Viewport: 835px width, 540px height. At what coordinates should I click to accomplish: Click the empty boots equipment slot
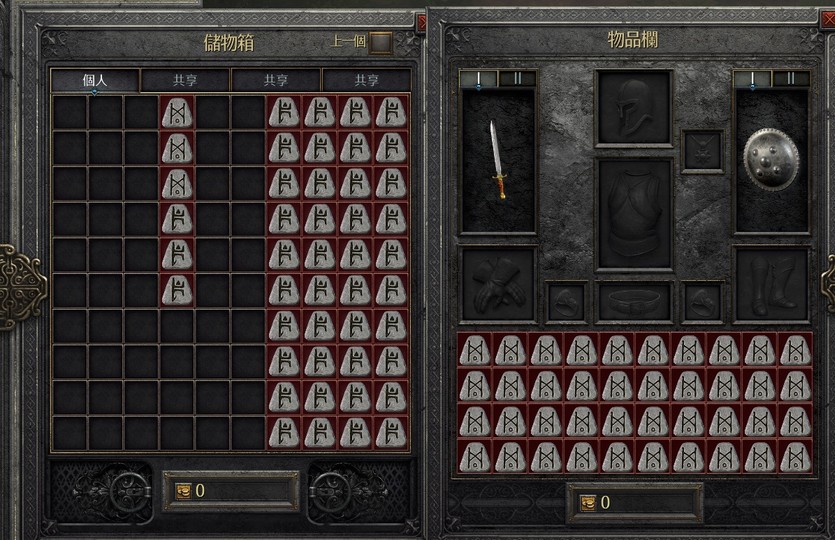pyautogui.click(x=771, y=284)
